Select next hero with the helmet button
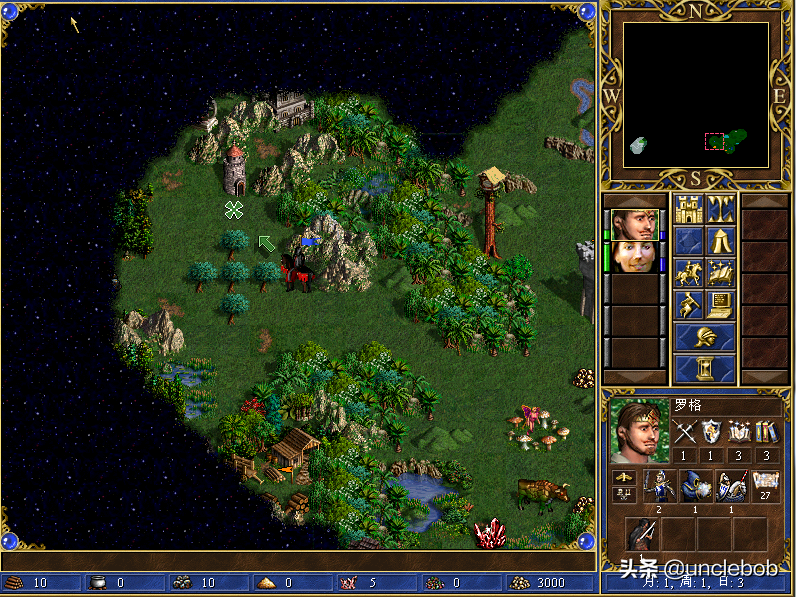This screenshot has height=597, width=796. click(705, 336)
